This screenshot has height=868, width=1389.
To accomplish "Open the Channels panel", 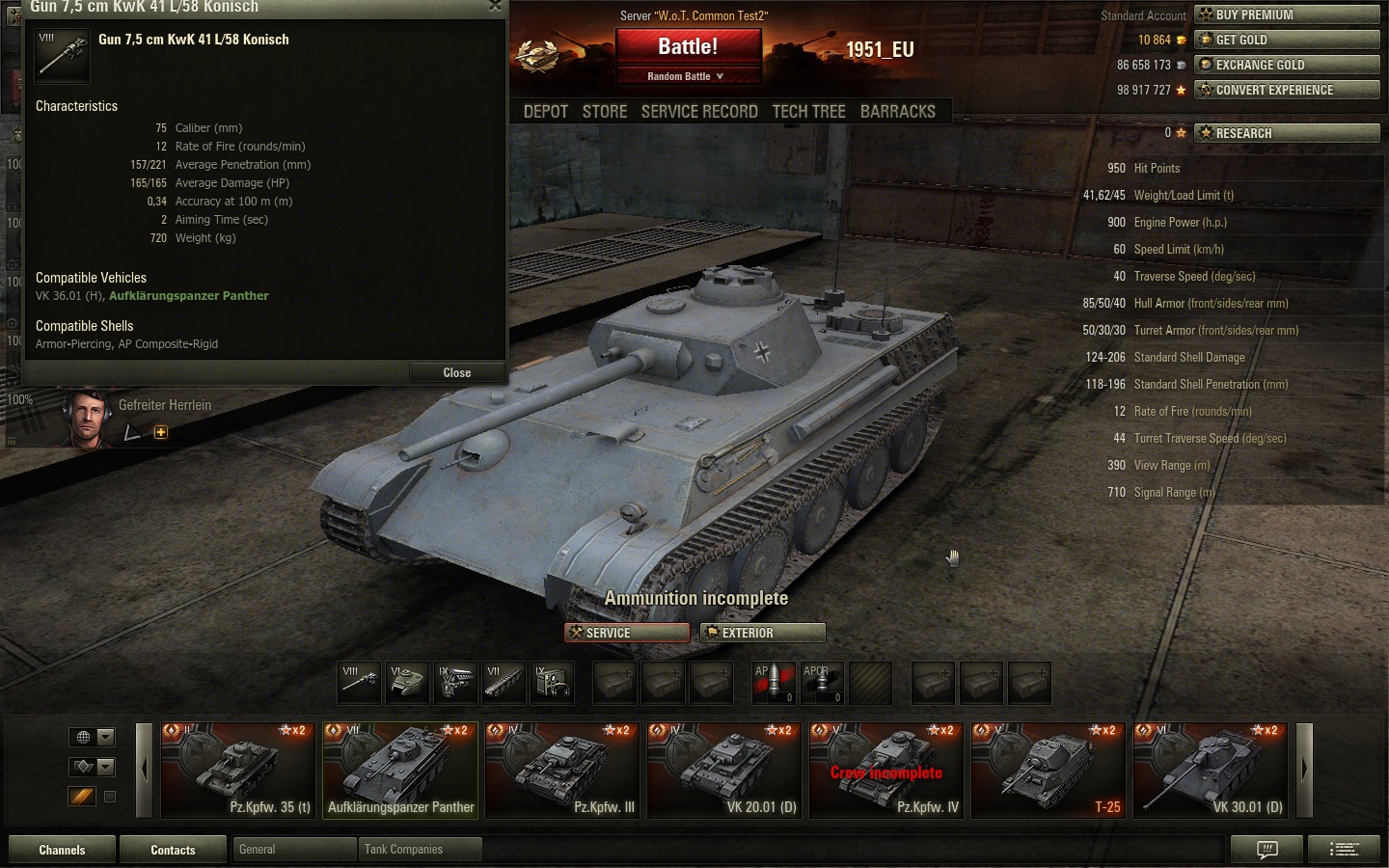I will (x=62, y=850).
